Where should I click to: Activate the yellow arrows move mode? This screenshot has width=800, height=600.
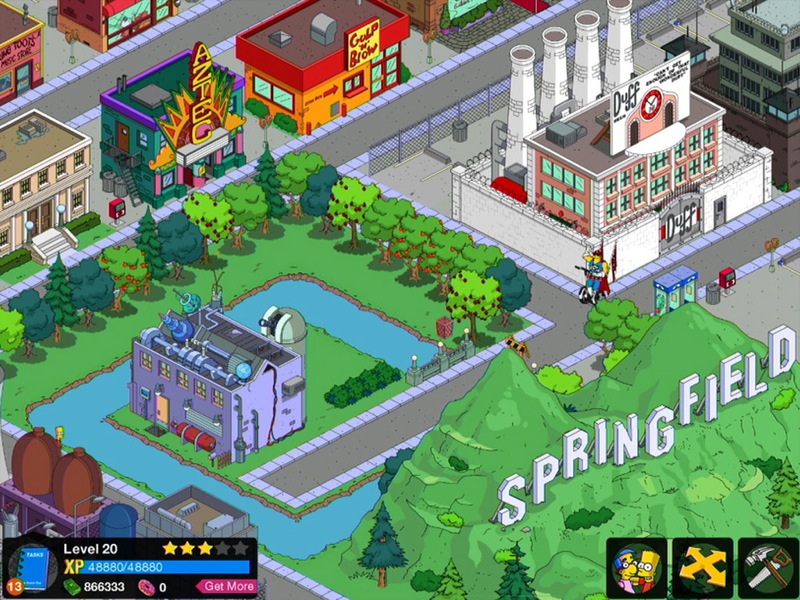(701, 568)
